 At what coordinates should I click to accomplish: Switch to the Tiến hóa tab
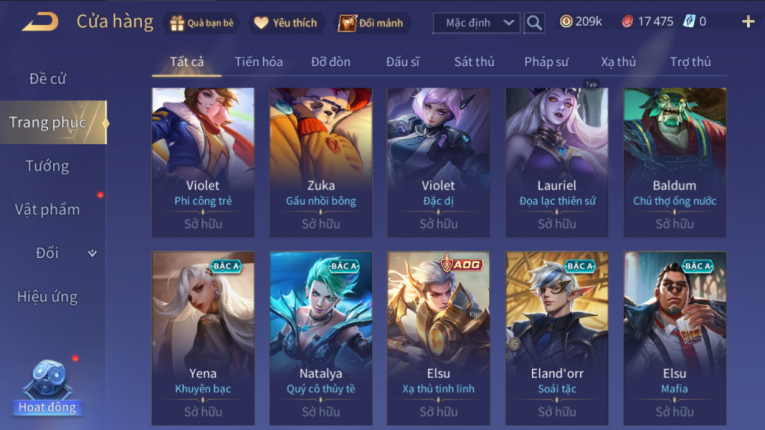[x=259, y=62]
